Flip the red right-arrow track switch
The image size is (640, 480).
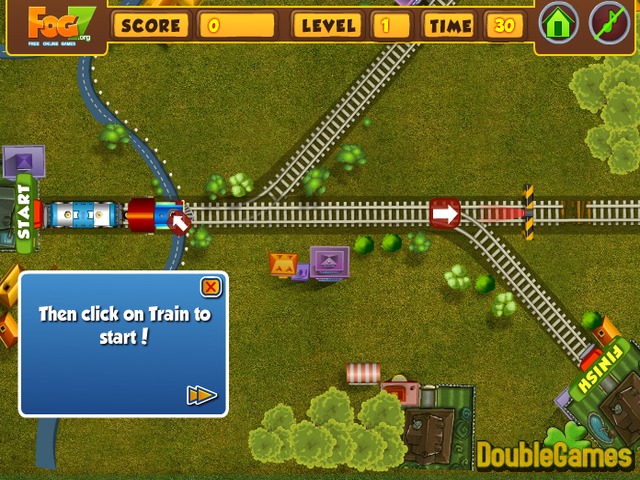(x=445, y=212)
